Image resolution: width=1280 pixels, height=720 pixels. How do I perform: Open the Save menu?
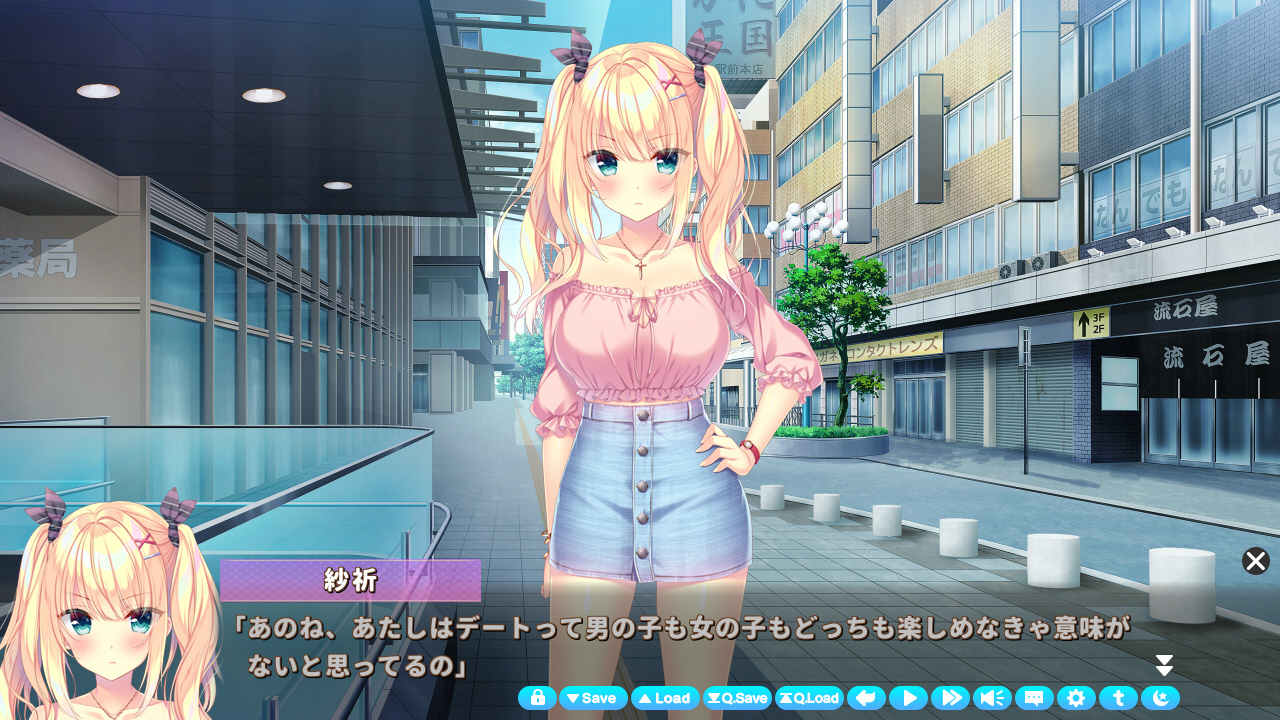(x=593, y=698)
